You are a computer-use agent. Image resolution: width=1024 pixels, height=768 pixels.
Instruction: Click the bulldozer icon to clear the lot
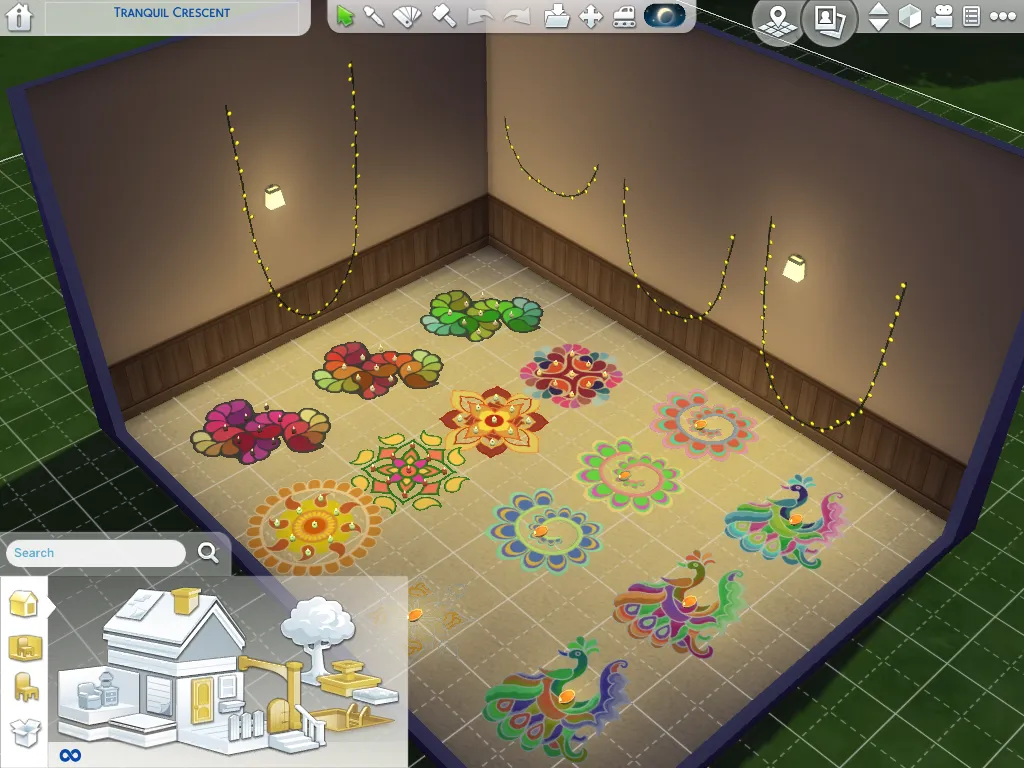[624, 16]
